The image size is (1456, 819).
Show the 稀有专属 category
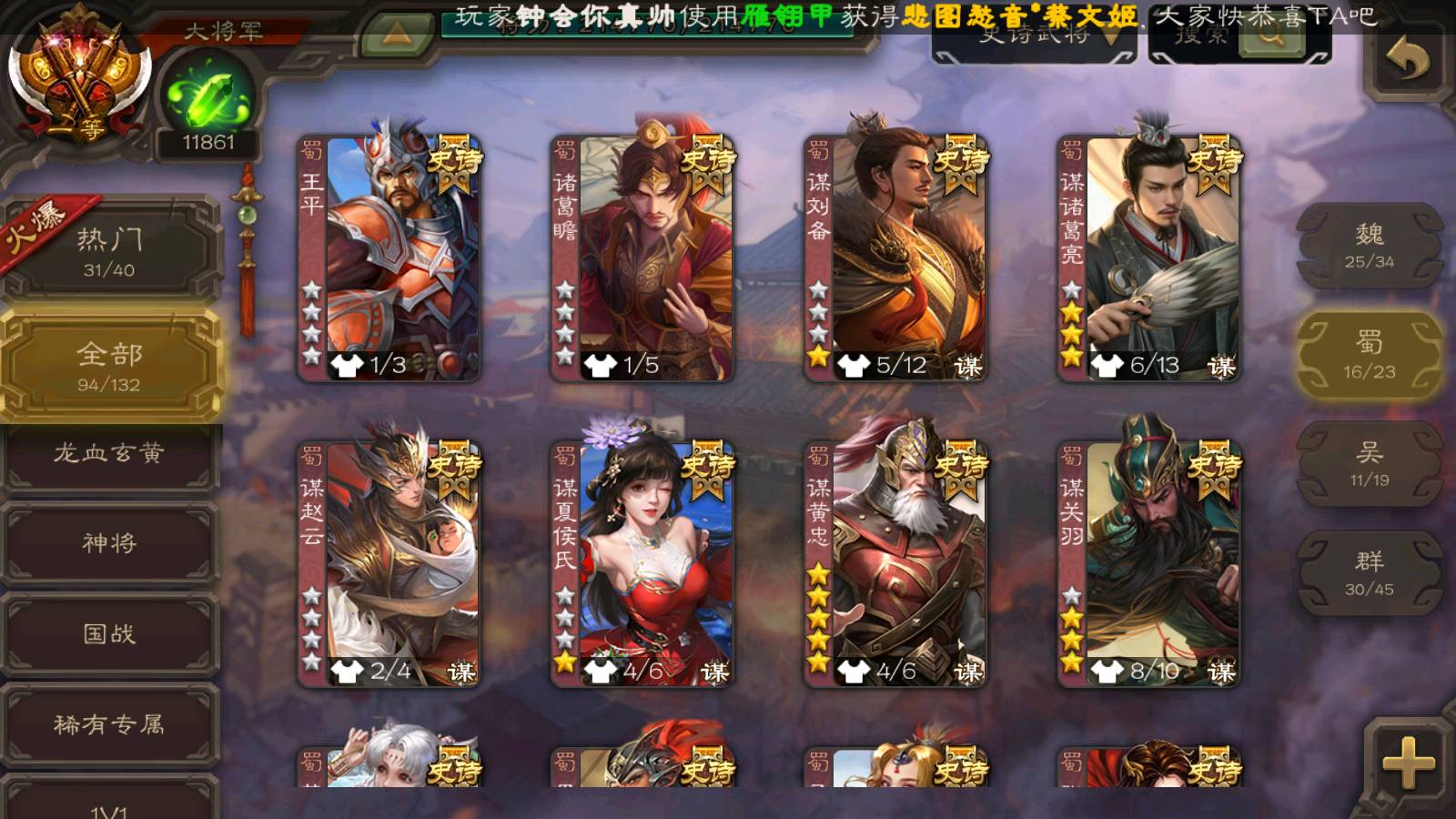tap(109, 724)
